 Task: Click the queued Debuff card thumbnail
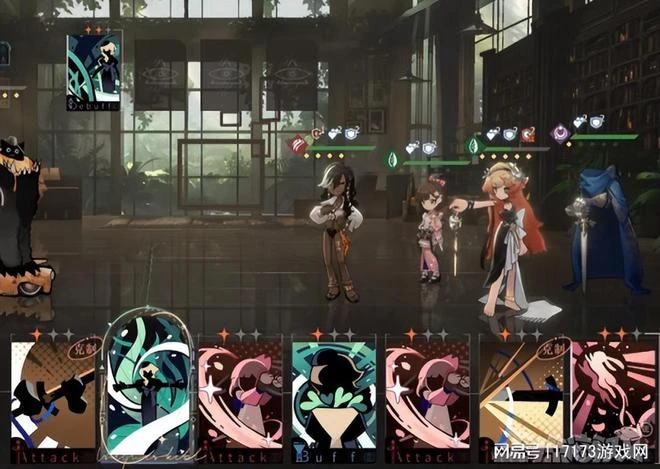[94, 70]
